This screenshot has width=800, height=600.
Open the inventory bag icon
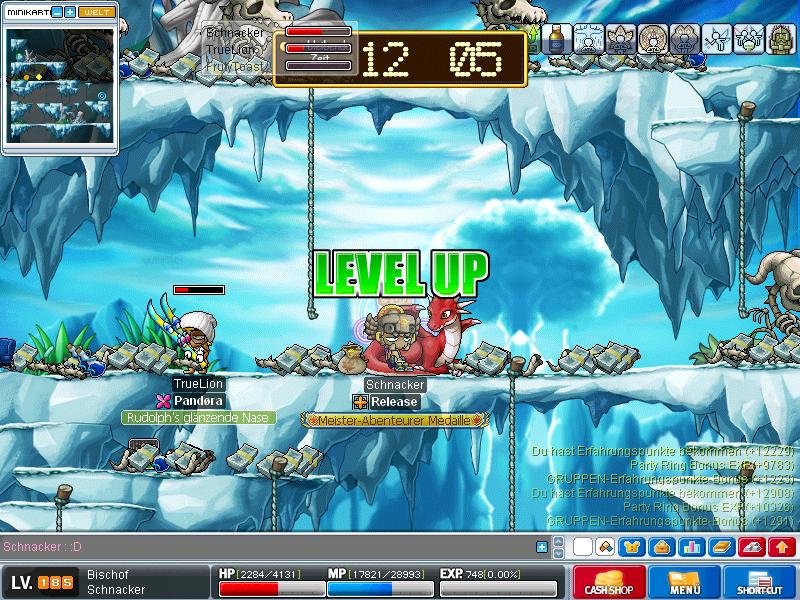pyautogui.click(x=661, y=547)
